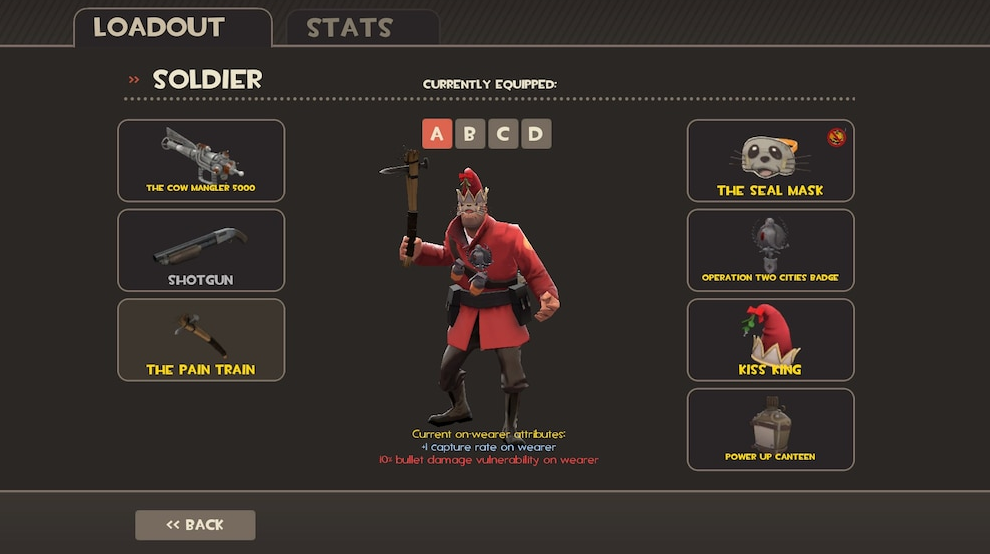Screen dimensions: 990x554
Task: Open the Power Up Canteen slot
Action: tap(770, 429)
